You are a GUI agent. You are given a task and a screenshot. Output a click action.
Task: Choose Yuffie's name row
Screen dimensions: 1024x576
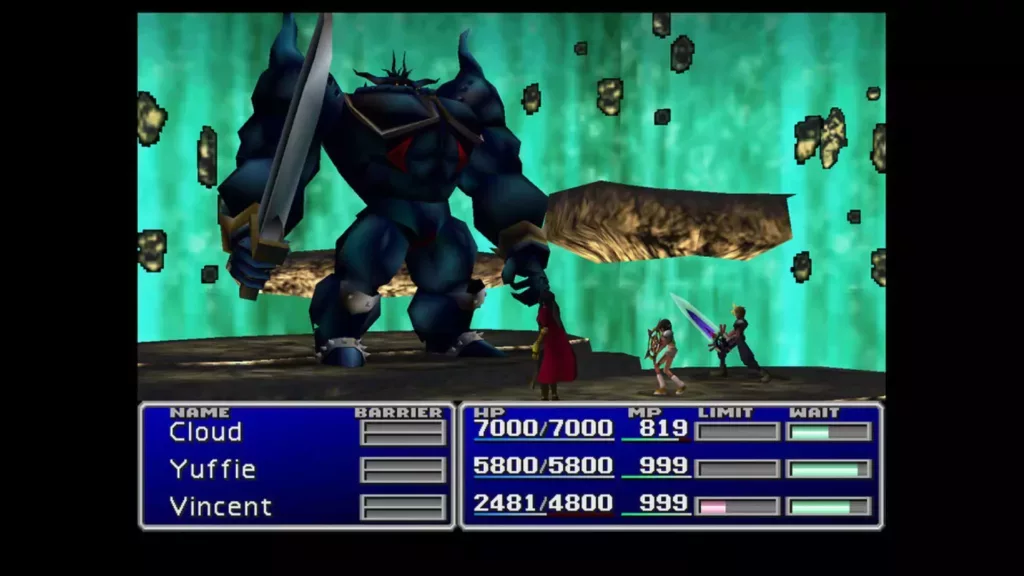pyautogui.click(x=212, y=469)
